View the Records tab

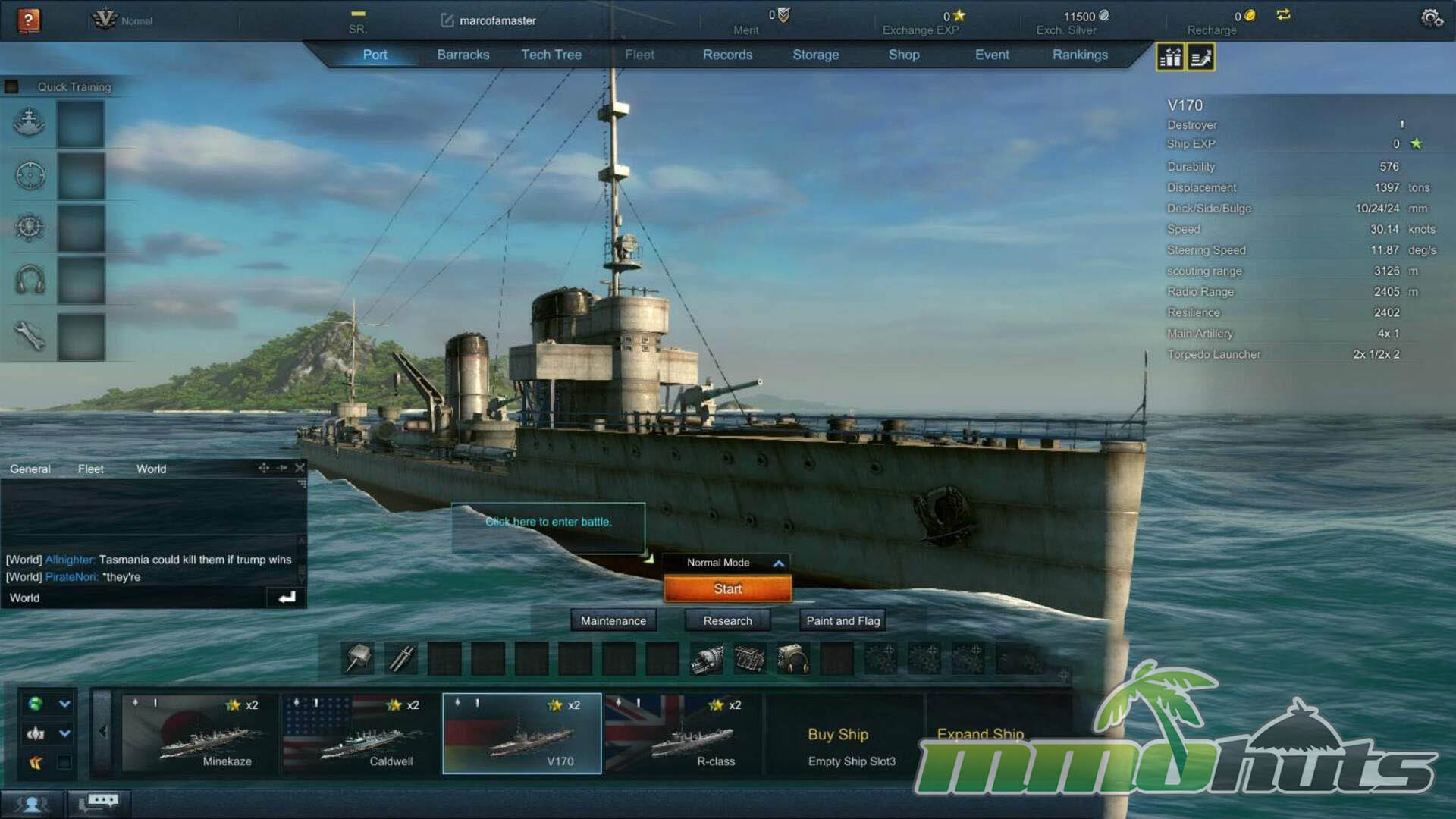727,55
